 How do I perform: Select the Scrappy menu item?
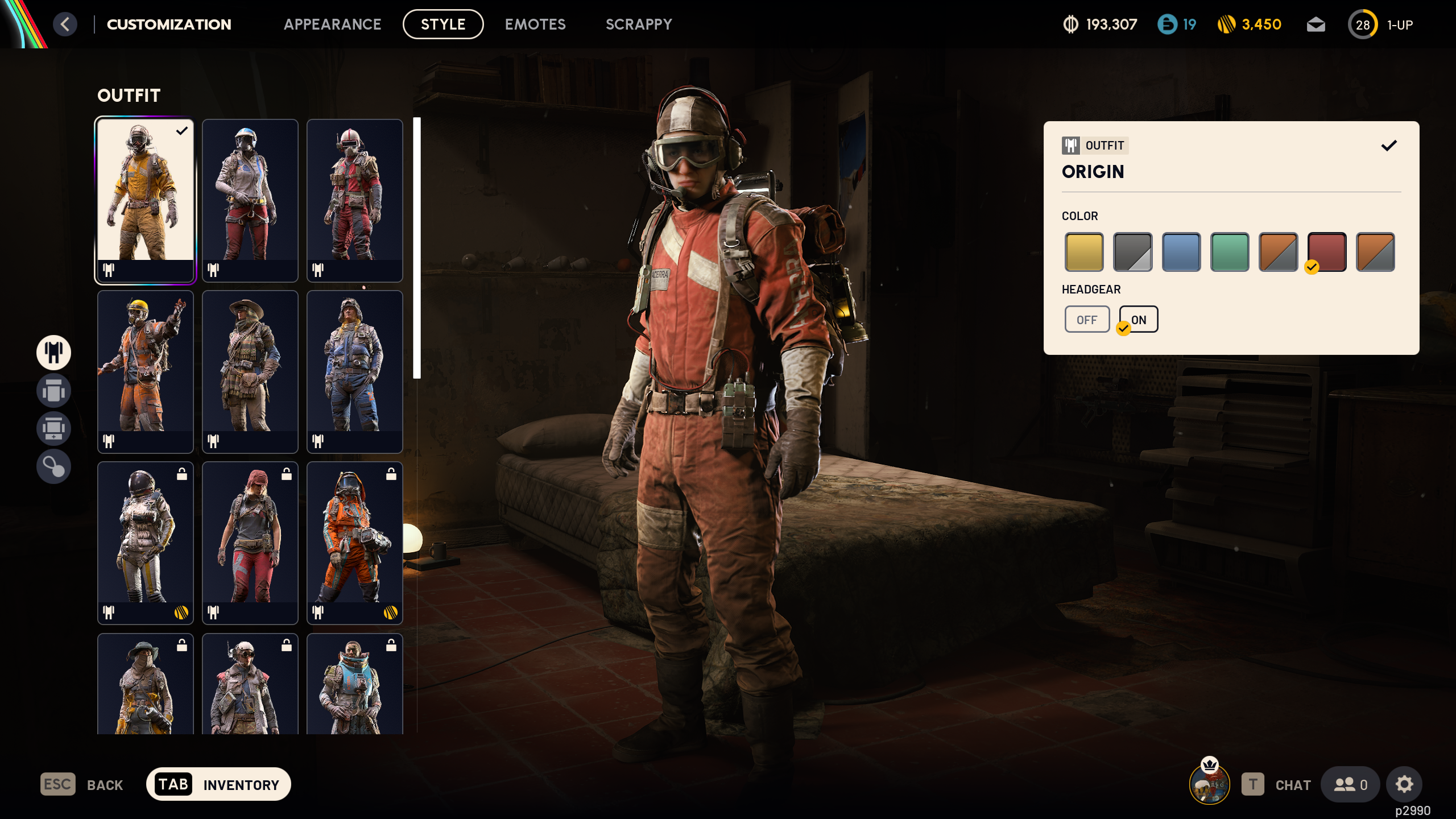[x=639, y=24]
